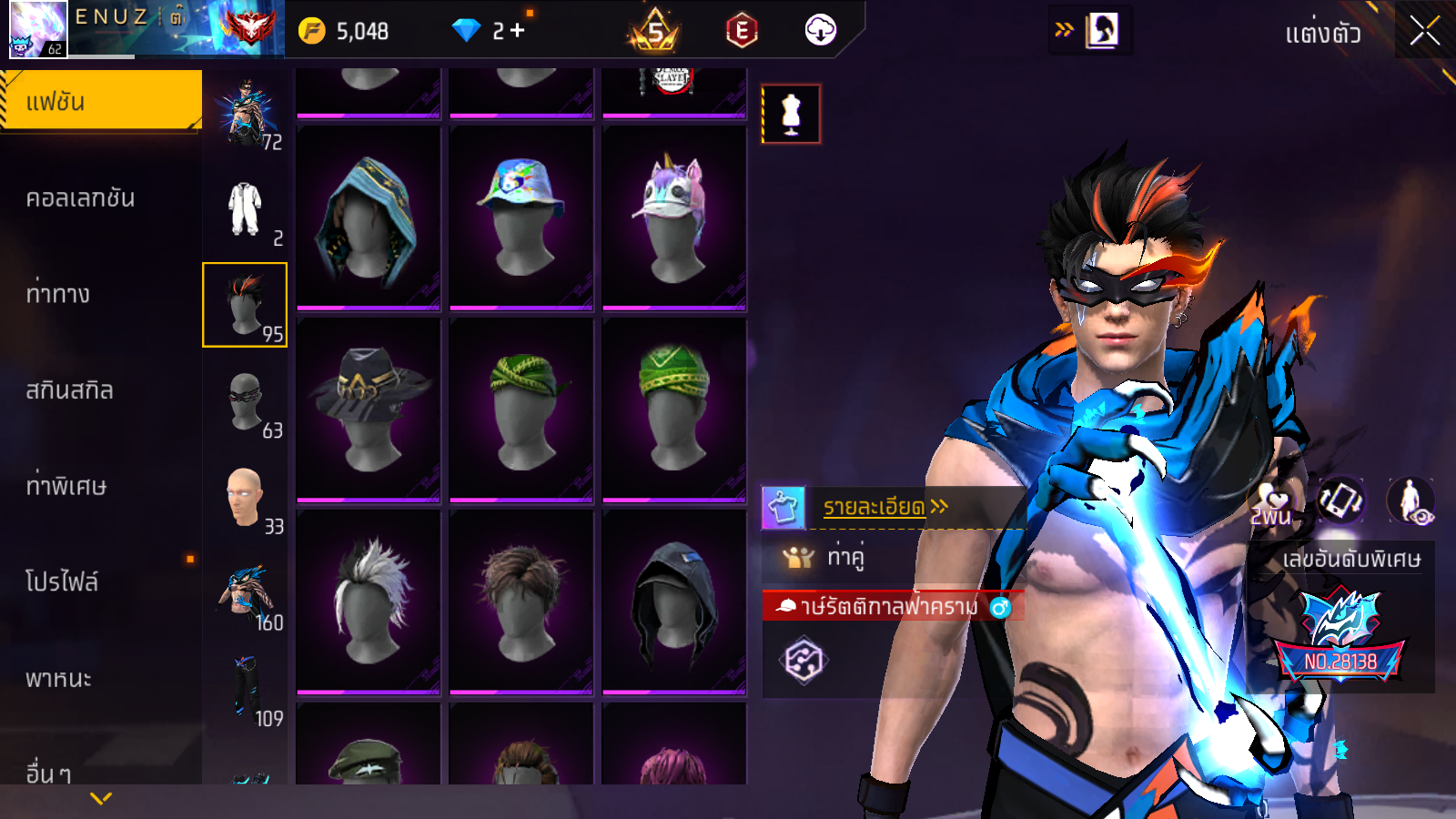The image size is (1456, 819).
Task: Equip the white mohawk hairstyle
Action: point(369,601)
